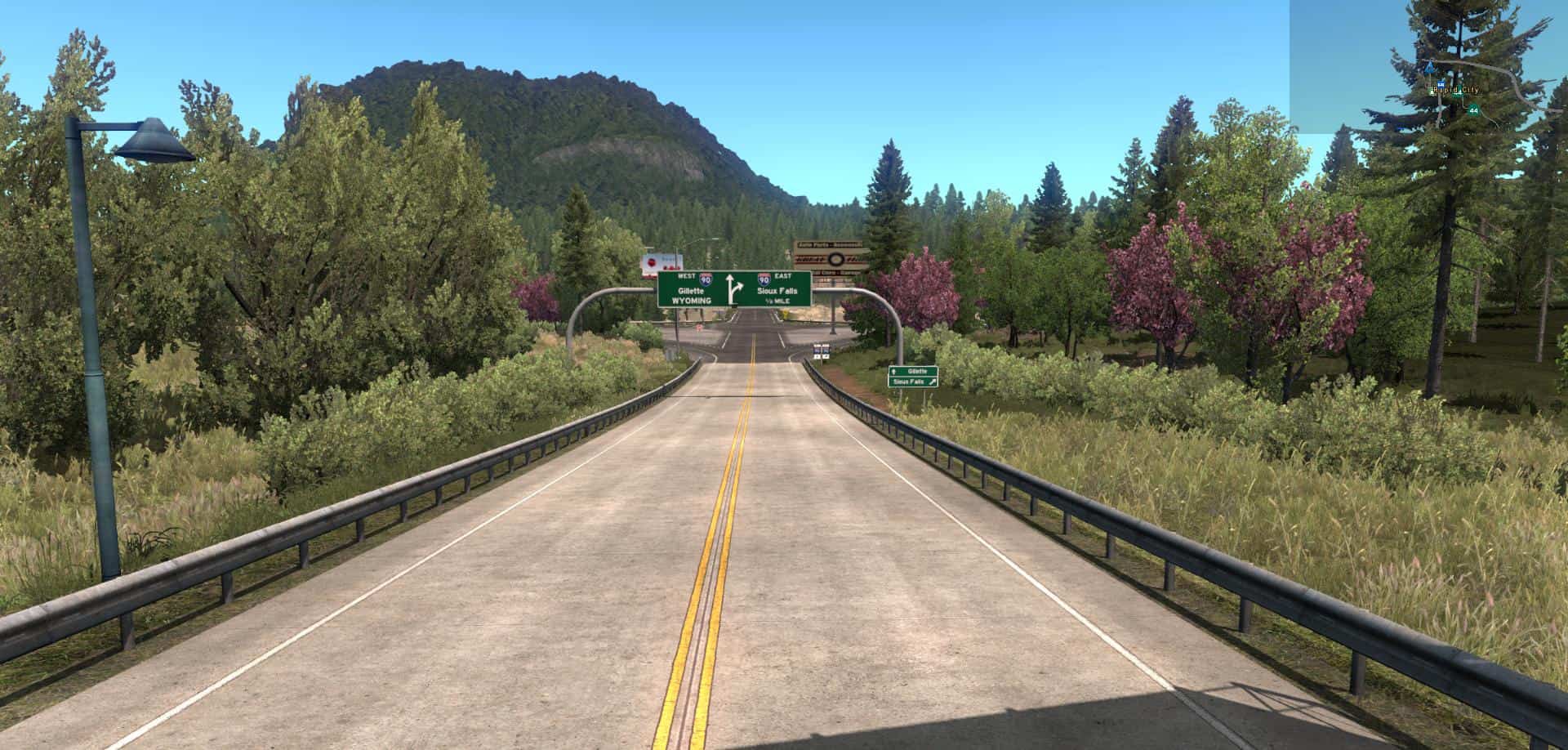Select the route 44 marker on the minimap

coord(1473,109)
